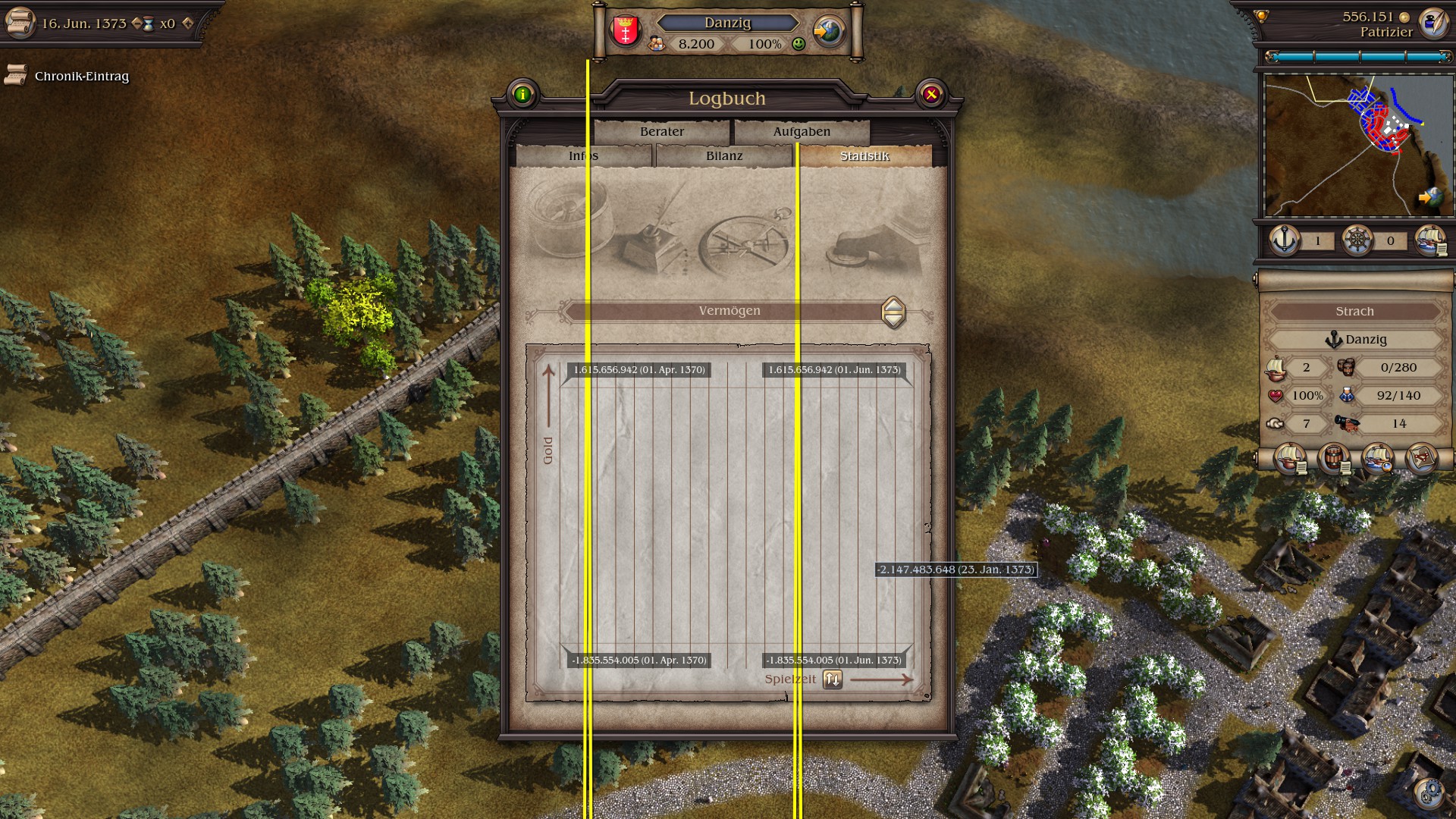Screen dimensions: 1456x819
Task: Click the quill icon next to Patrizier
Action: click(1433, 22)
